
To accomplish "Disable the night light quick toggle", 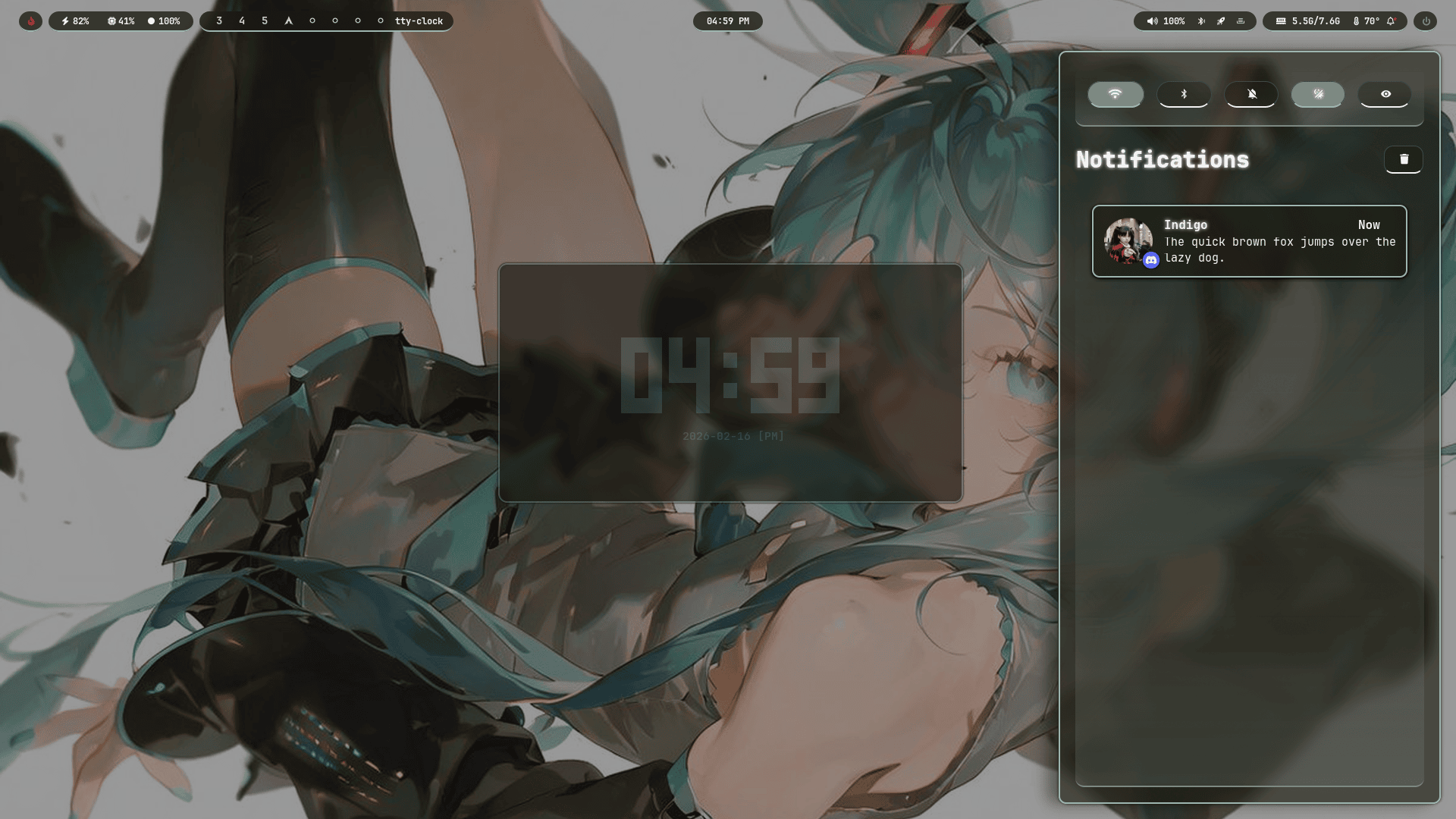I will 1317,94.
